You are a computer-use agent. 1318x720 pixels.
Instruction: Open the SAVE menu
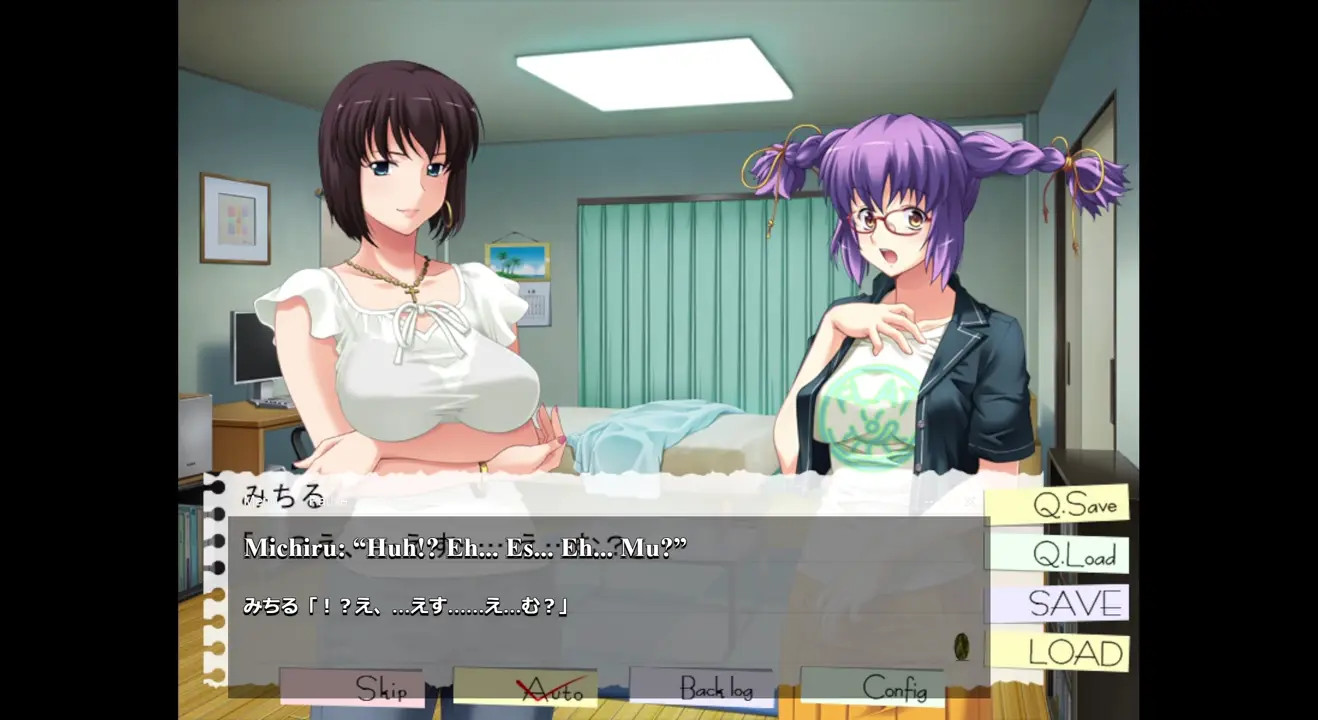coord(1059,604)
